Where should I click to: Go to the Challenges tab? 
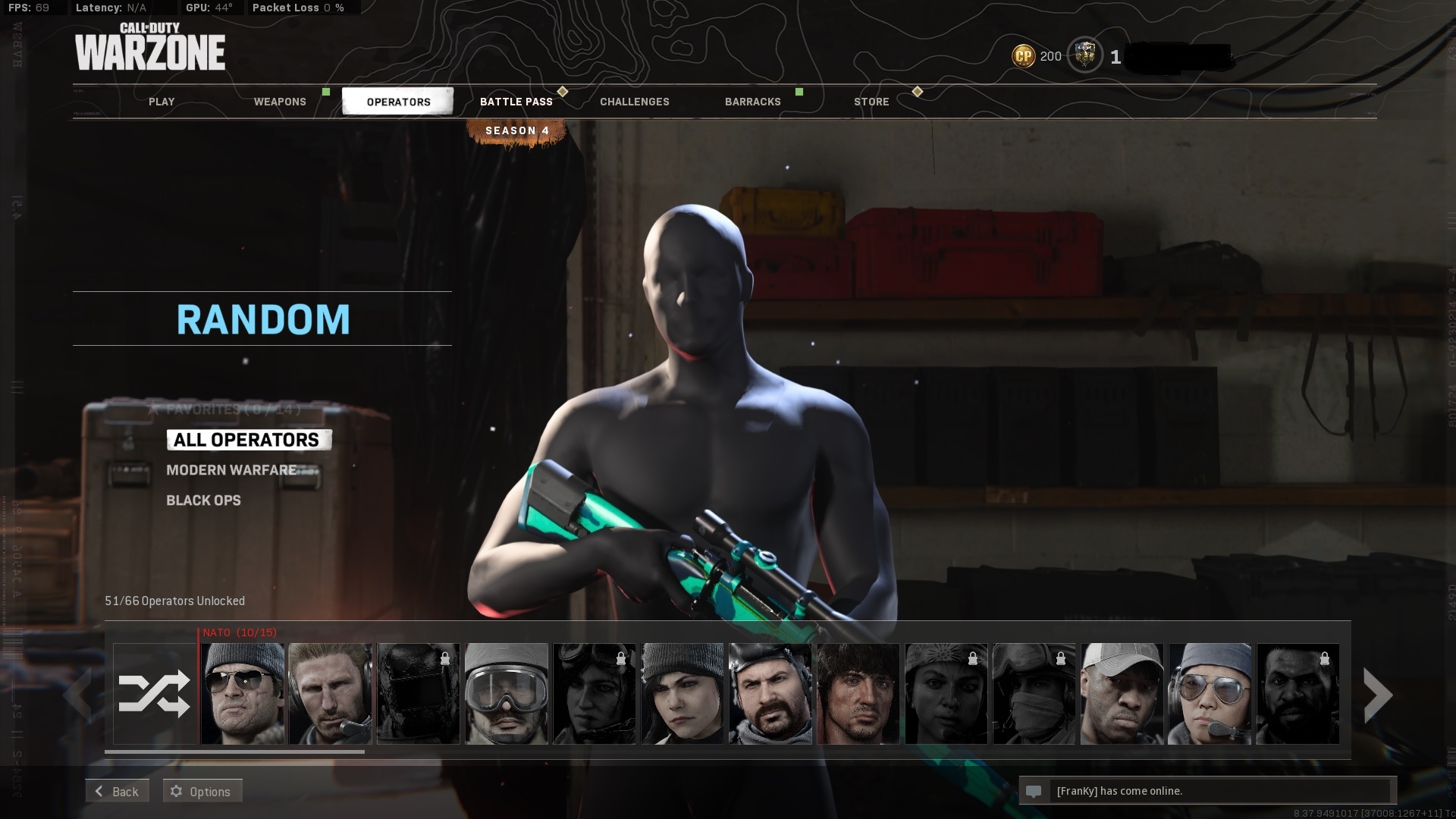(635, 102)
